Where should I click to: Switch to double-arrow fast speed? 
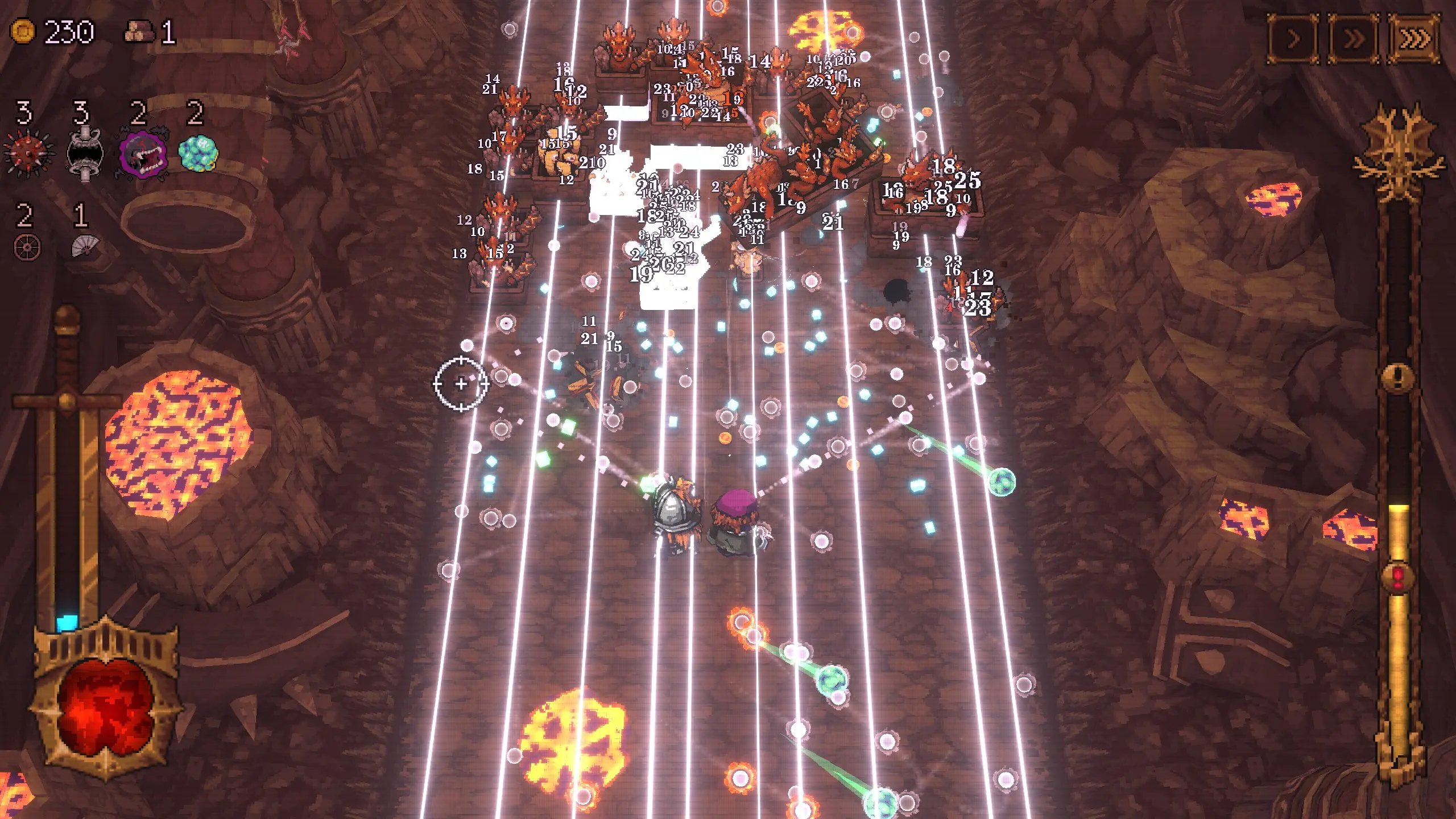[1353, 39]
